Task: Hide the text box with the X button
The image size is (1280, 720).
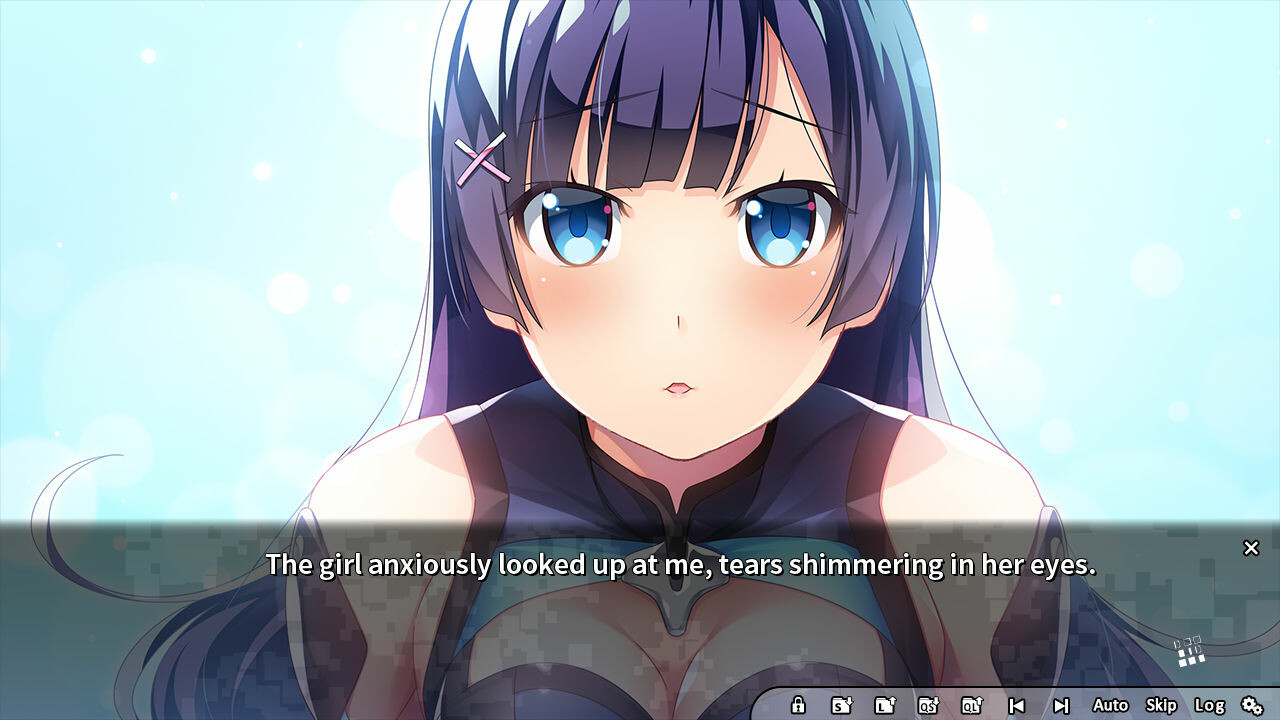Action: [1251, 548]
